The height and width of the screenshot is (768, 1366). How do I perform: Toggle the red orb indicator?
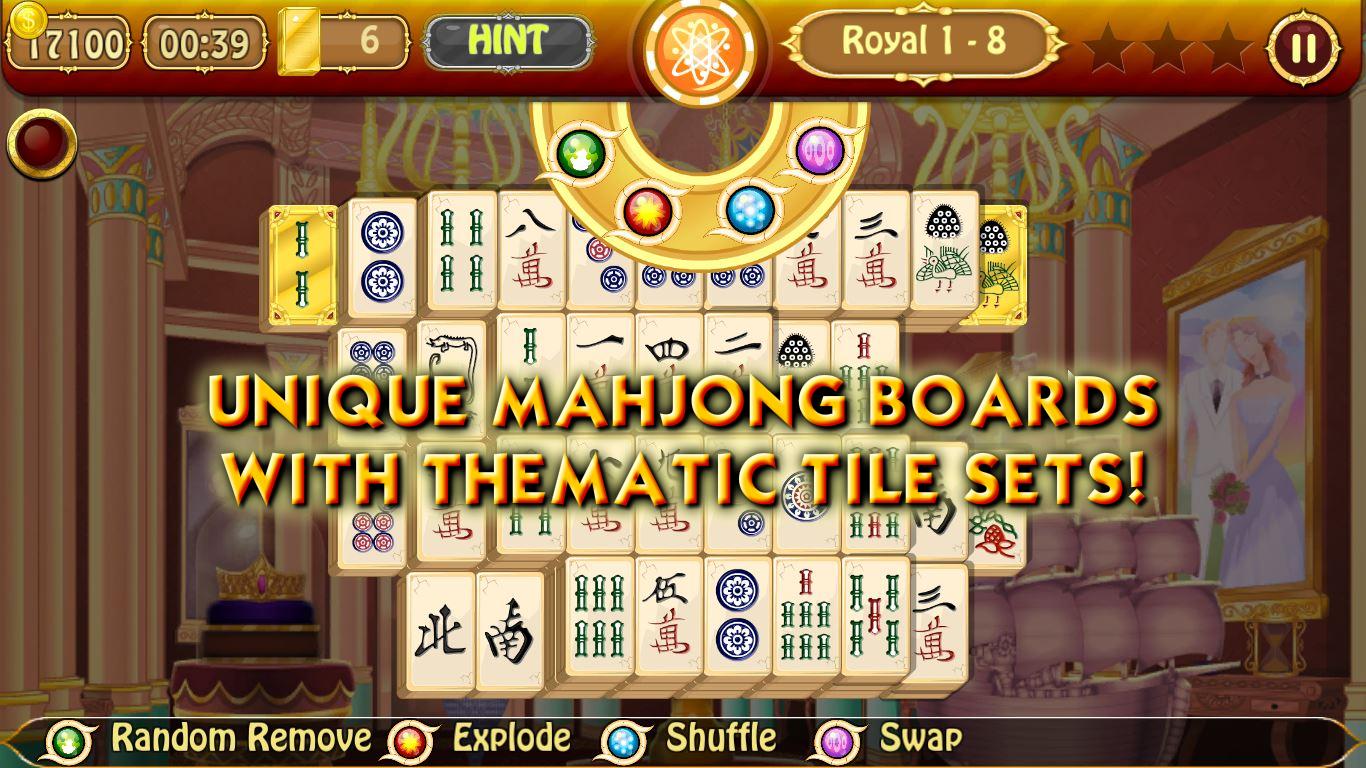44,143
